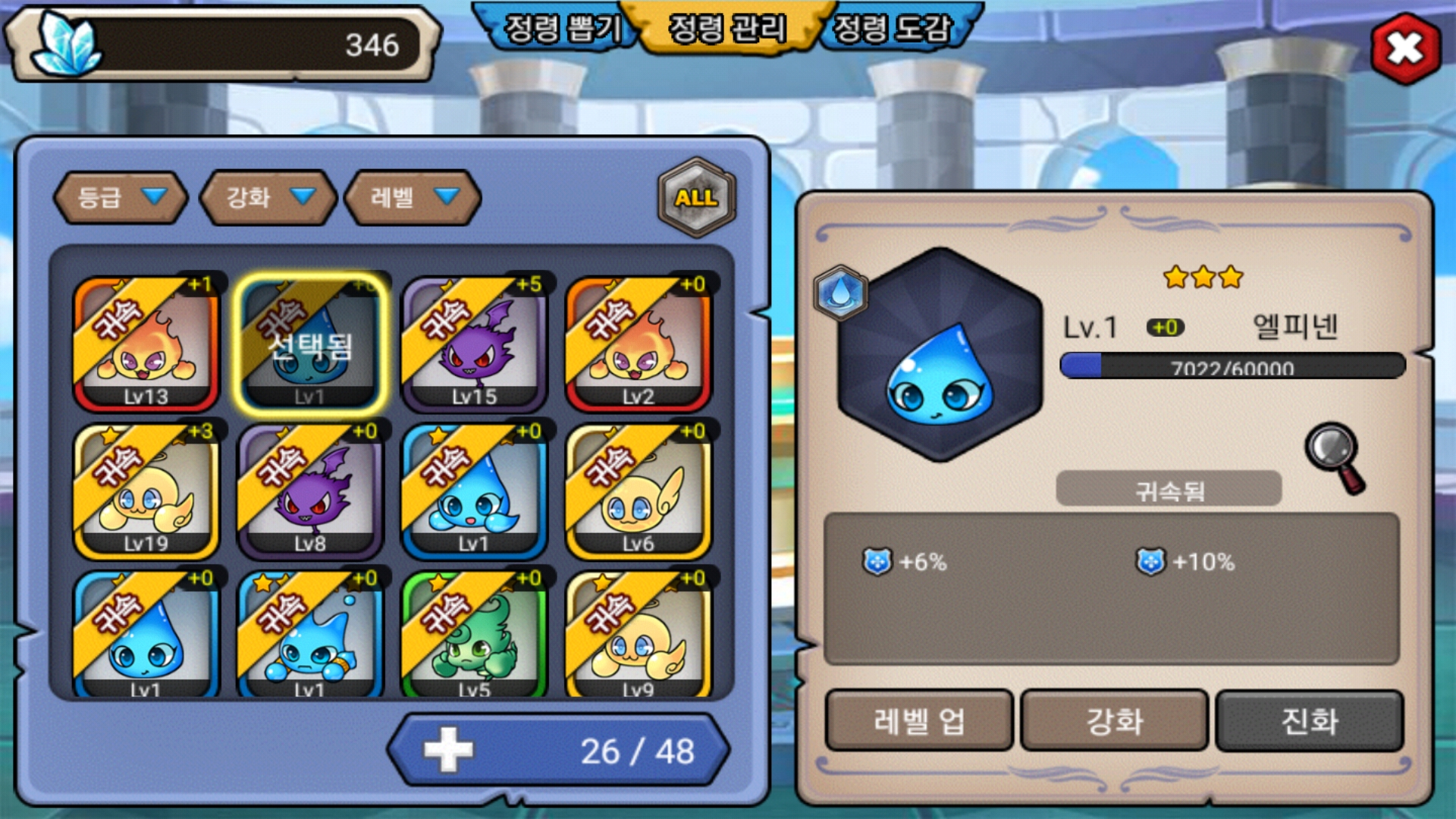The width and height of the screenshot is (1456, 819).
Task: Open the 강화 sort dropdown
Action: (x=268, y=198)
